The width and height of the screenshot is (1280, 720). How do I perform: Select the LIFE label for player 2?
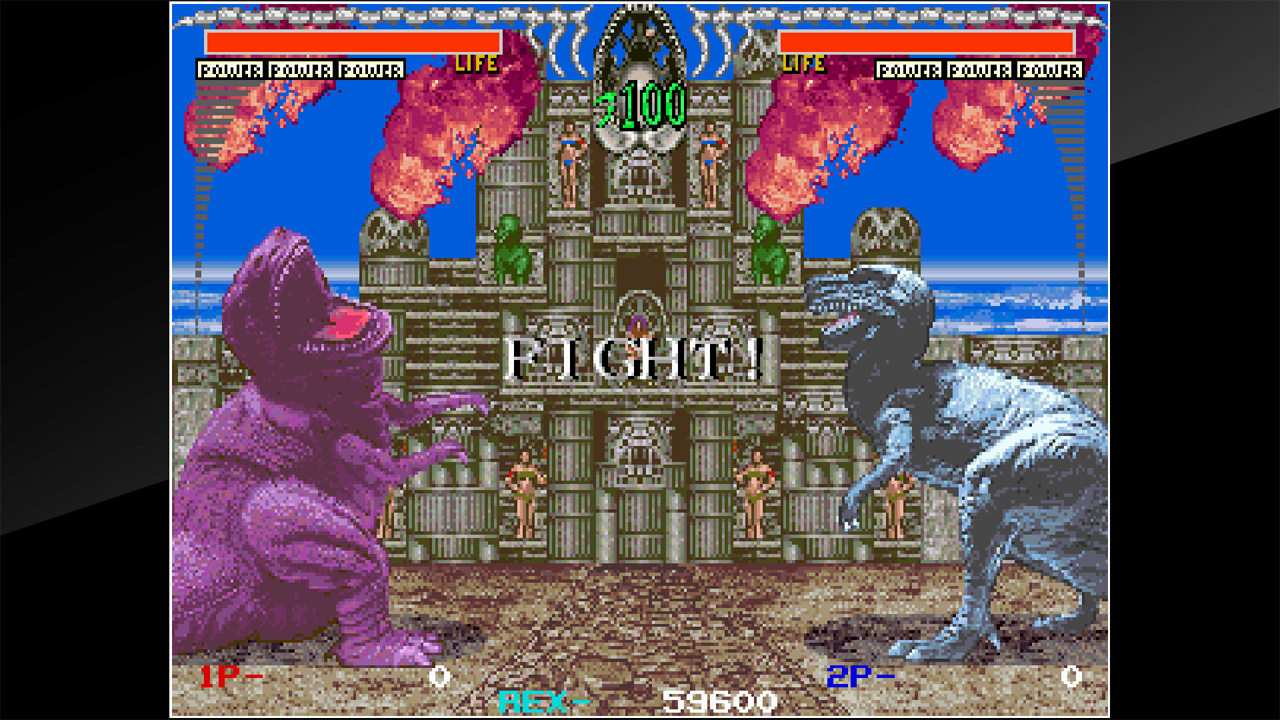[x=803, y=64]
